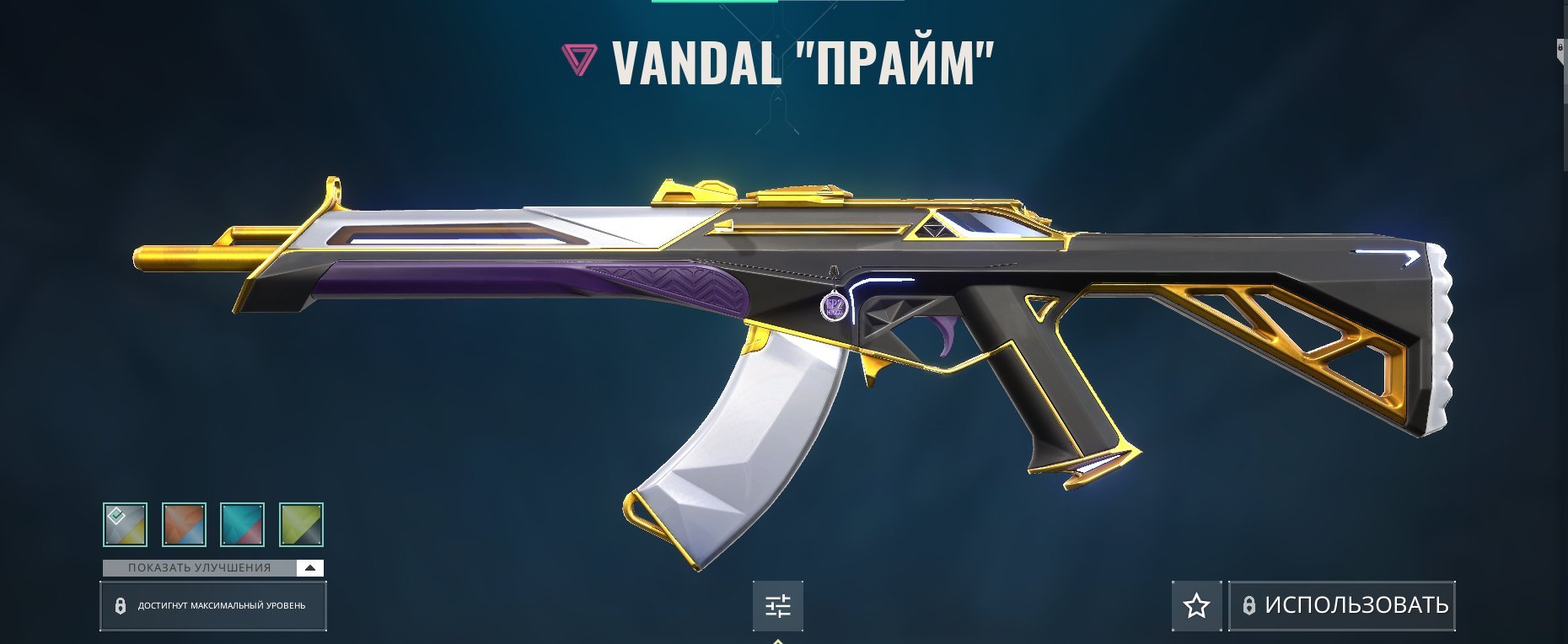
Task: Pick the teal and pink color variant
Action: [x=242, y=524]
